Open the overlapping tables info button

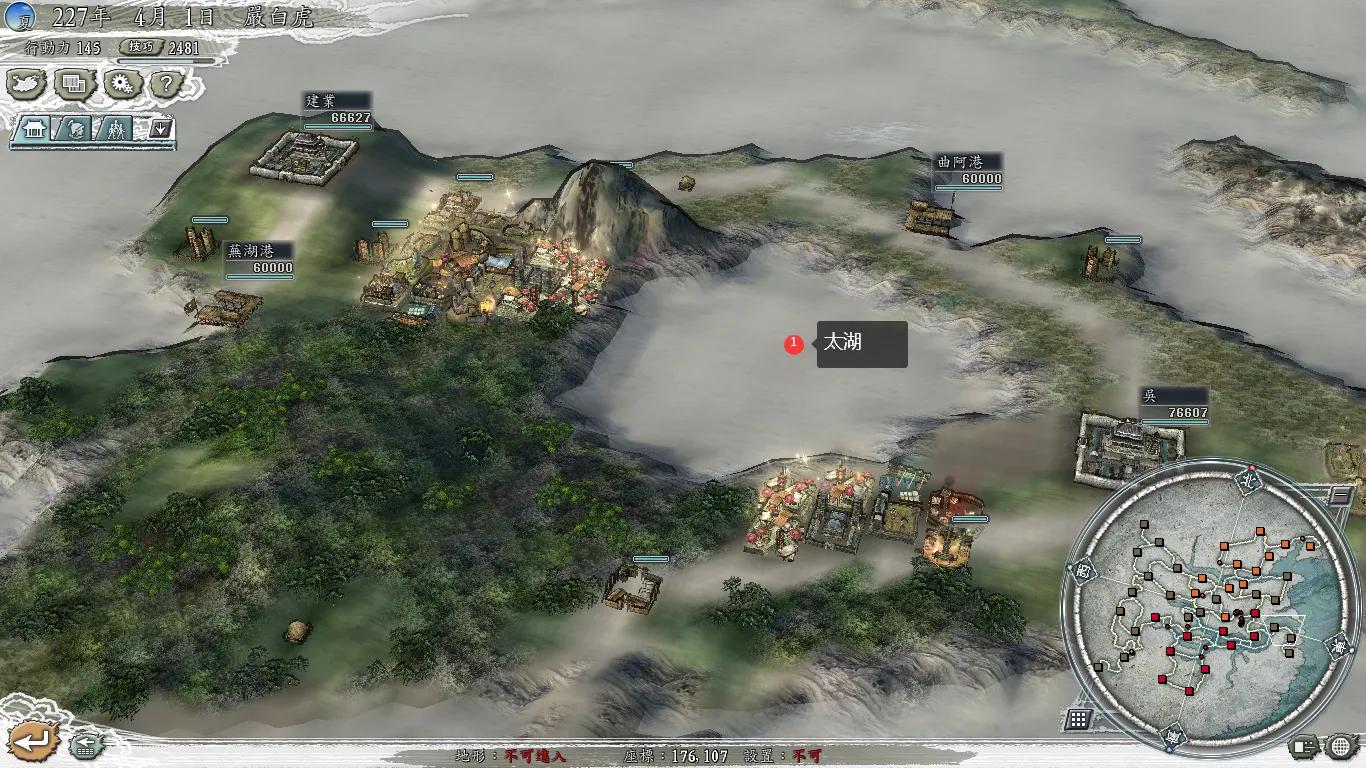(x=76, y=84)
